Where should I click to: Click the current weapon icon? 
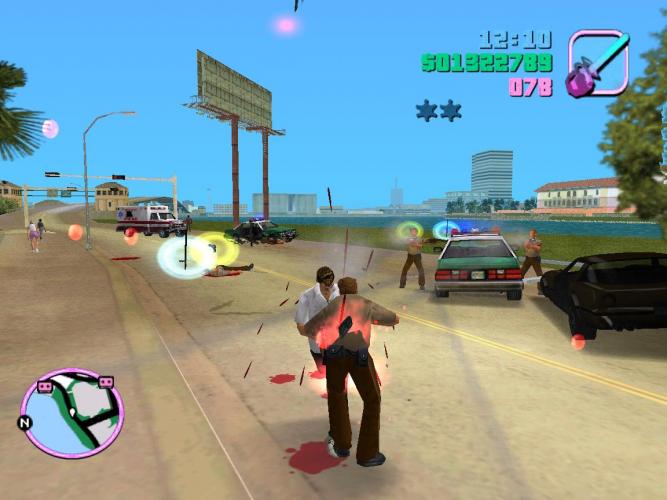click(x=598, y=63)
